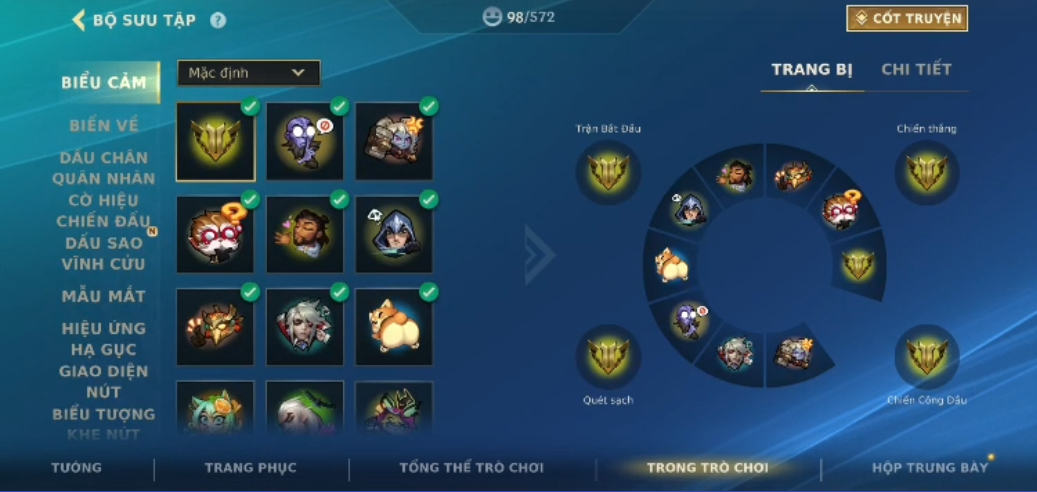This screenshot has height=492, width=1037.
Task: Select the Biểu Cảm category
Action: [x=104, y=83]
